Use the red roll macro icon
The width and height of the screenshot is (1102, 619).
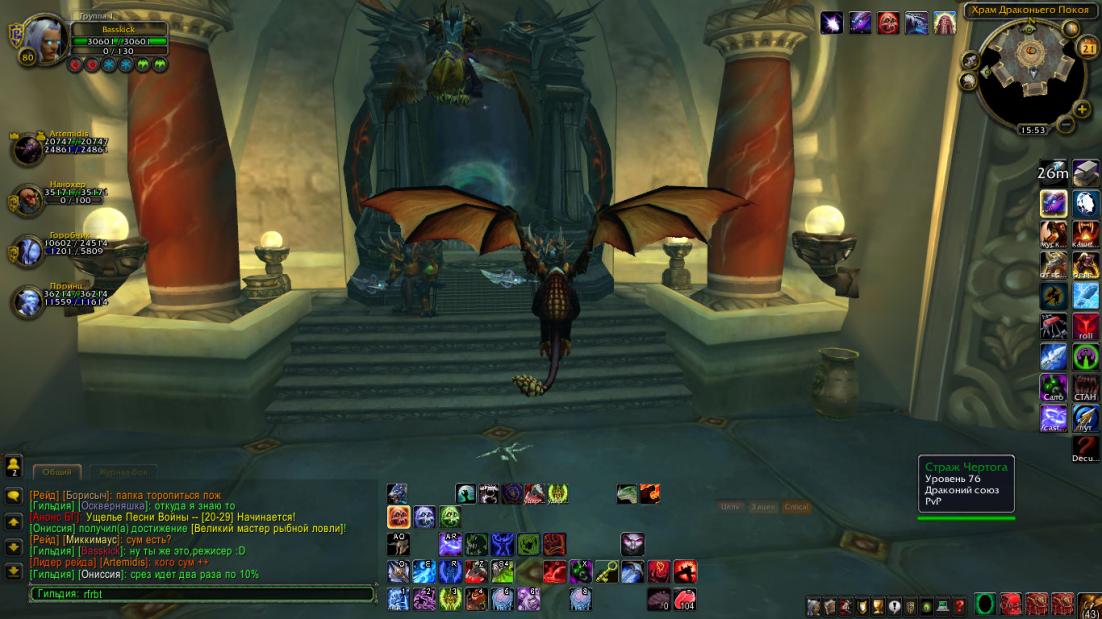[1085, 325]
